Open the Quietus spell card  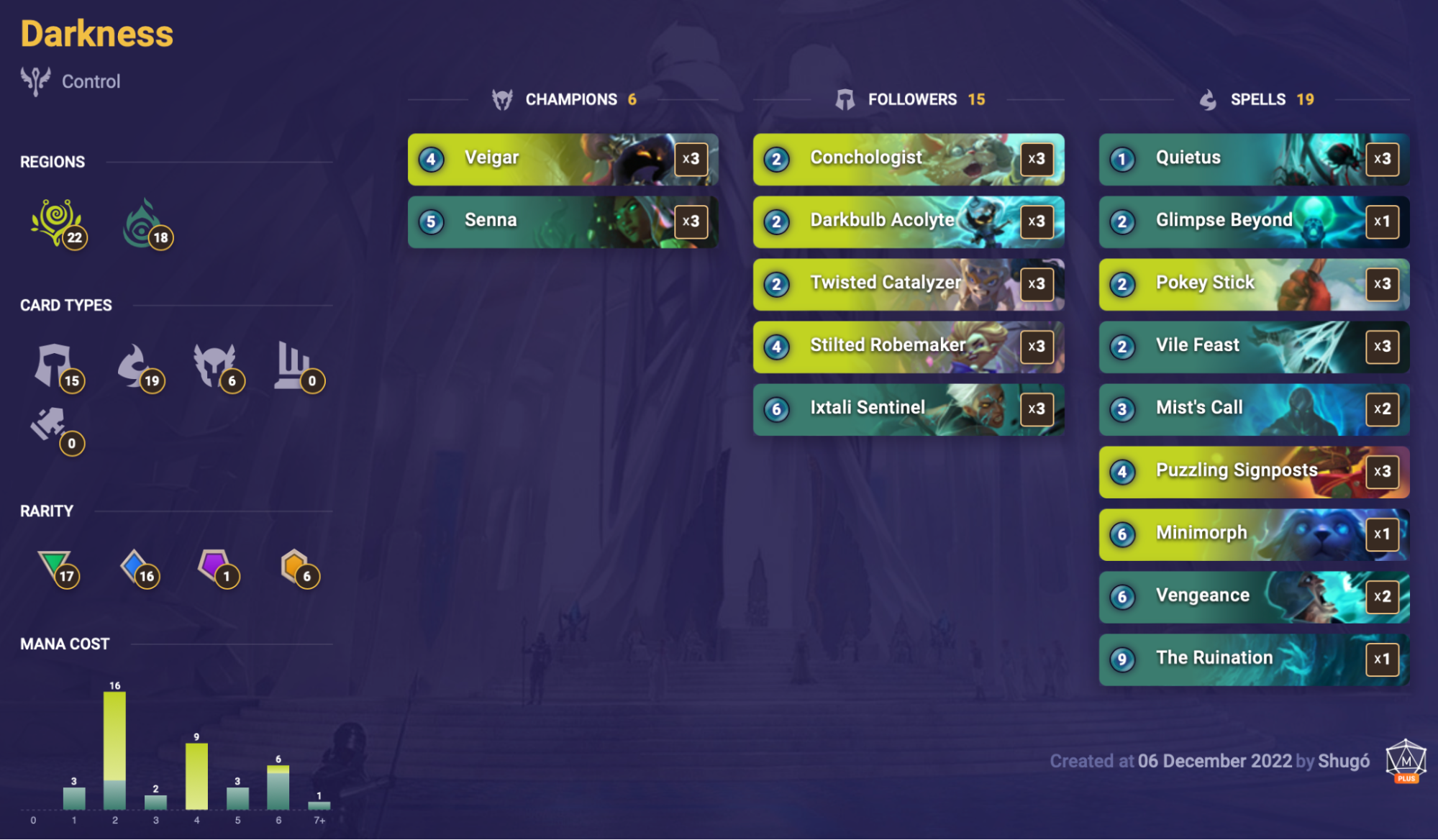(1253, 159)
